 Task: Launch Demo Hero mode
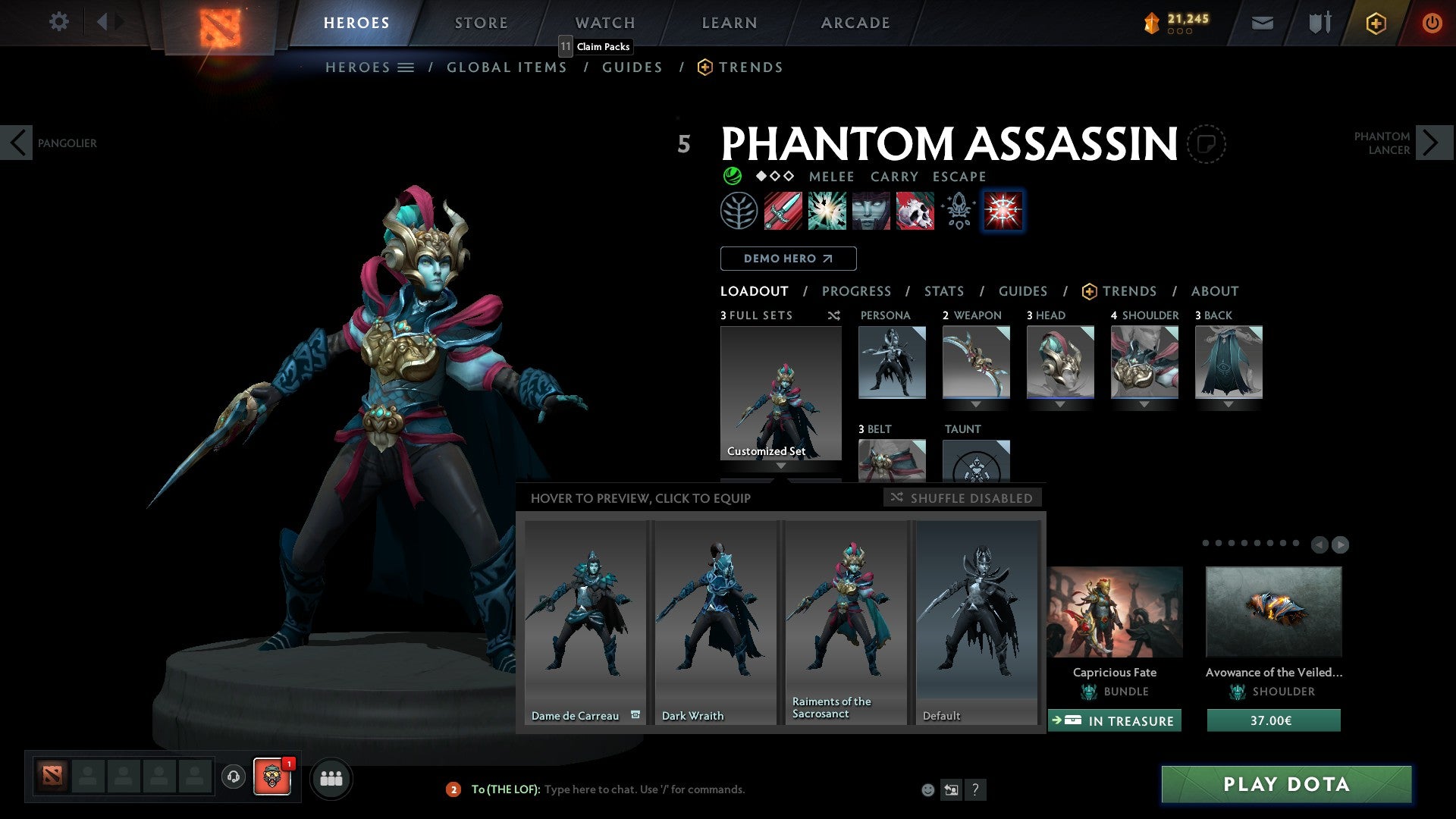click(788, 259)
